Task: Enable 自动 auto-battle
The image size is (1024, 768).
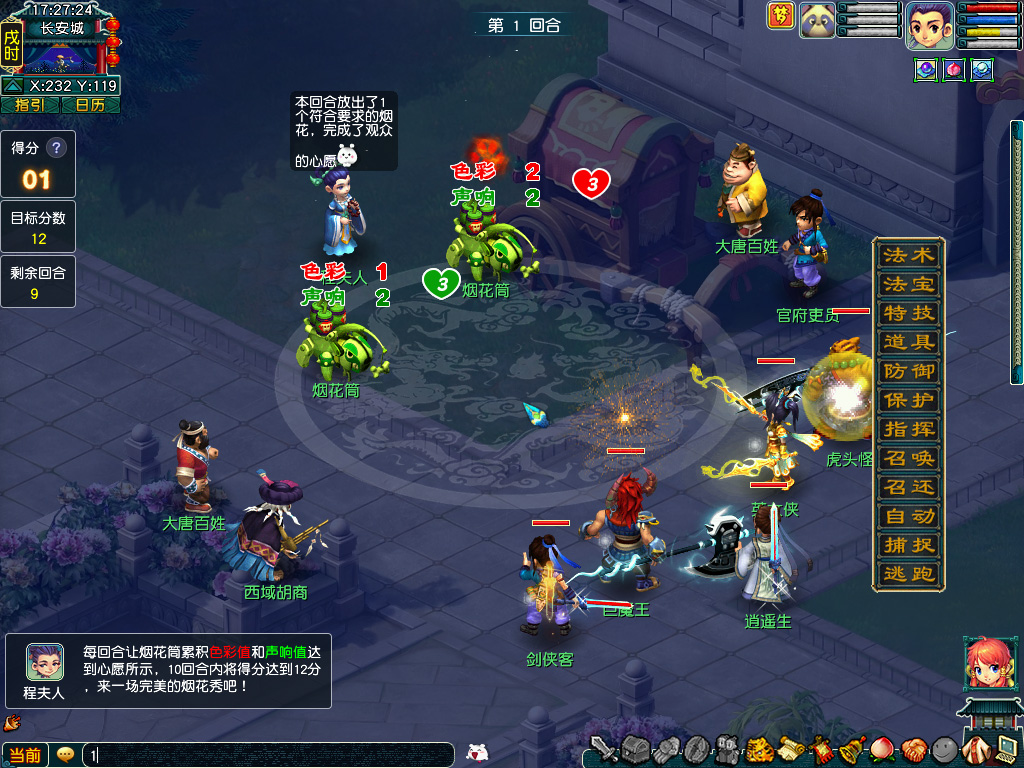Action: pyautogui.click(x=908, y=517)
